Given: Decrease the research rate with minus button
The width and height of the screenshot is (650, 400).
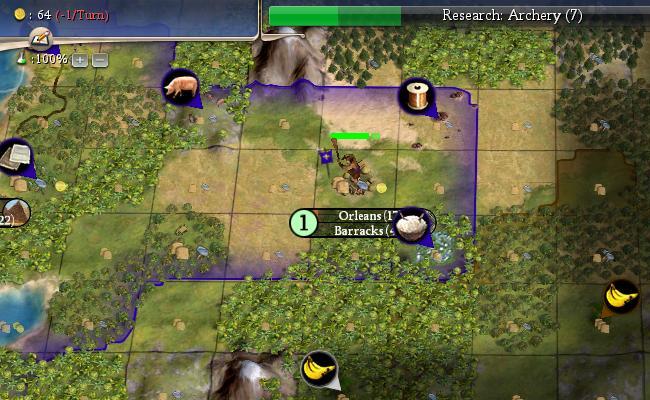Looking at the screenshot, I should [100, 60].
